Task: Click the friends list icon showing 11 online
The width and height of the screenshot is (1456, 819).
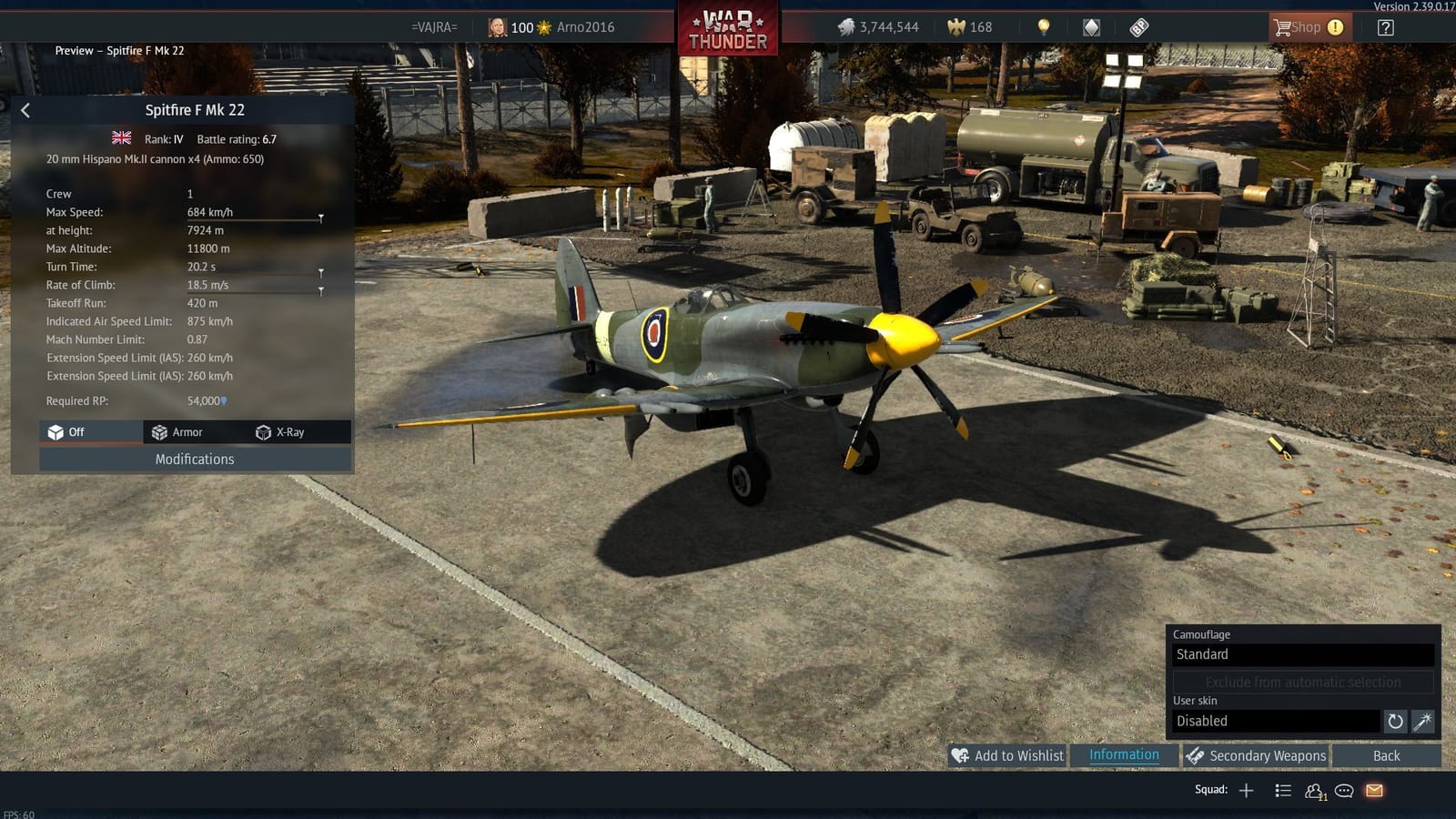Action: pyautogui.click(x=1313, y=790)
